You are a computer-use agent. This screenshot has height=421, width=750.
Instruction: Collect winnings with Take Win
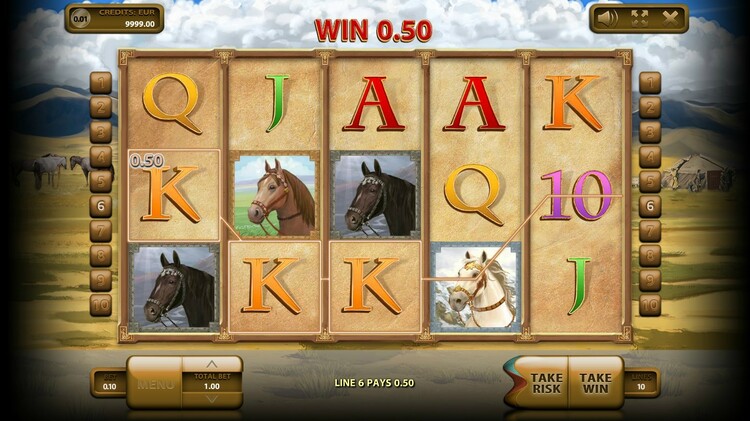click(x=595, y=383)
